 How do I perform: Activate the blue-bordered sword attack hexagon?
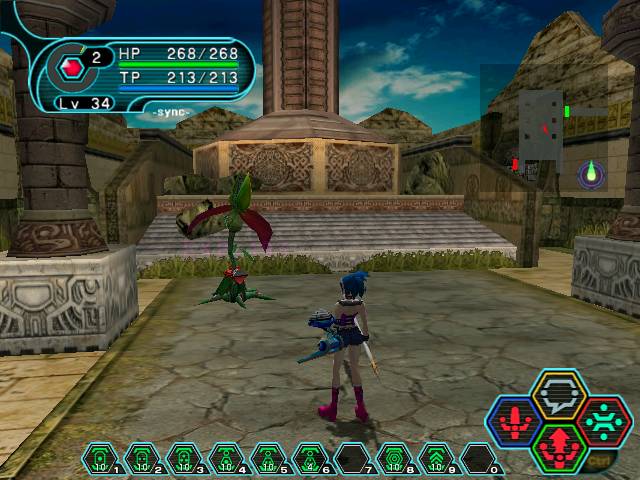[x=514, y=421]
